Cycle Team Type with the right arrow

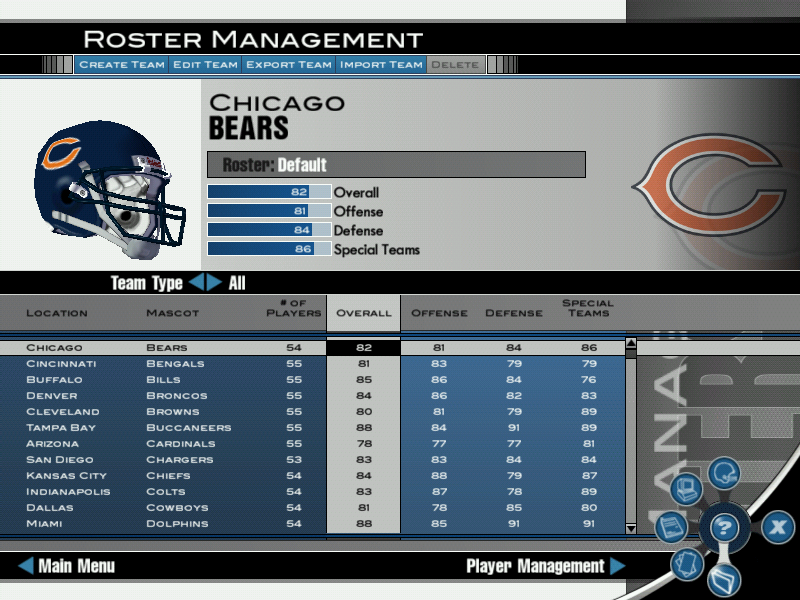214,283
